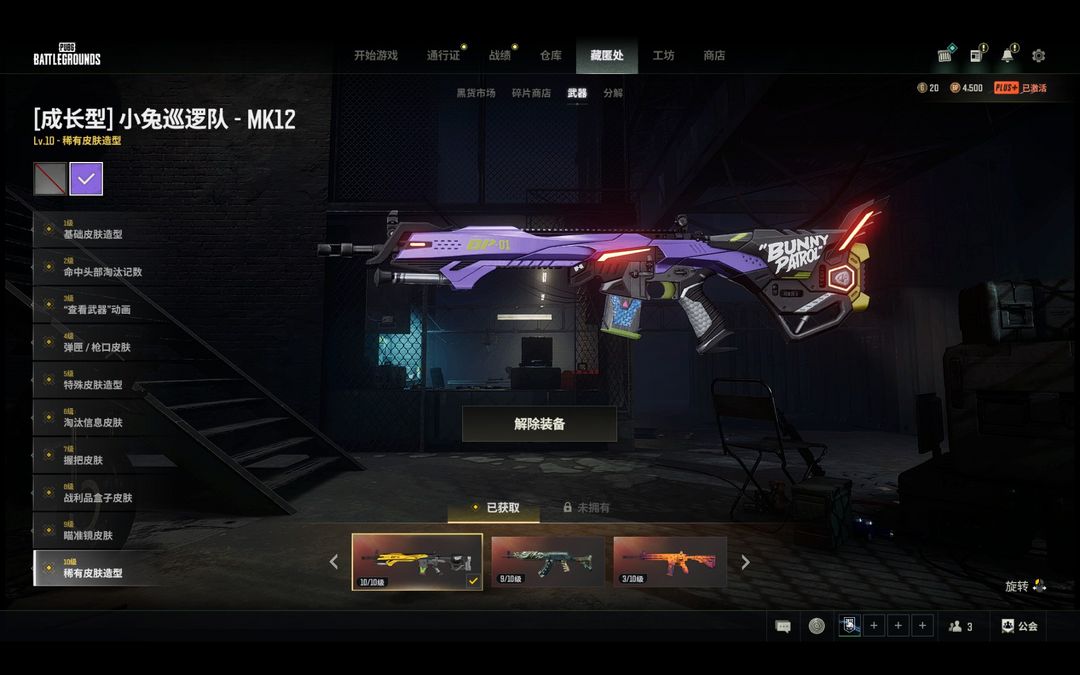Open the 商店 tab
Image resolution: width=1080 pixels, height=675 pixels.
pos(714,56)
